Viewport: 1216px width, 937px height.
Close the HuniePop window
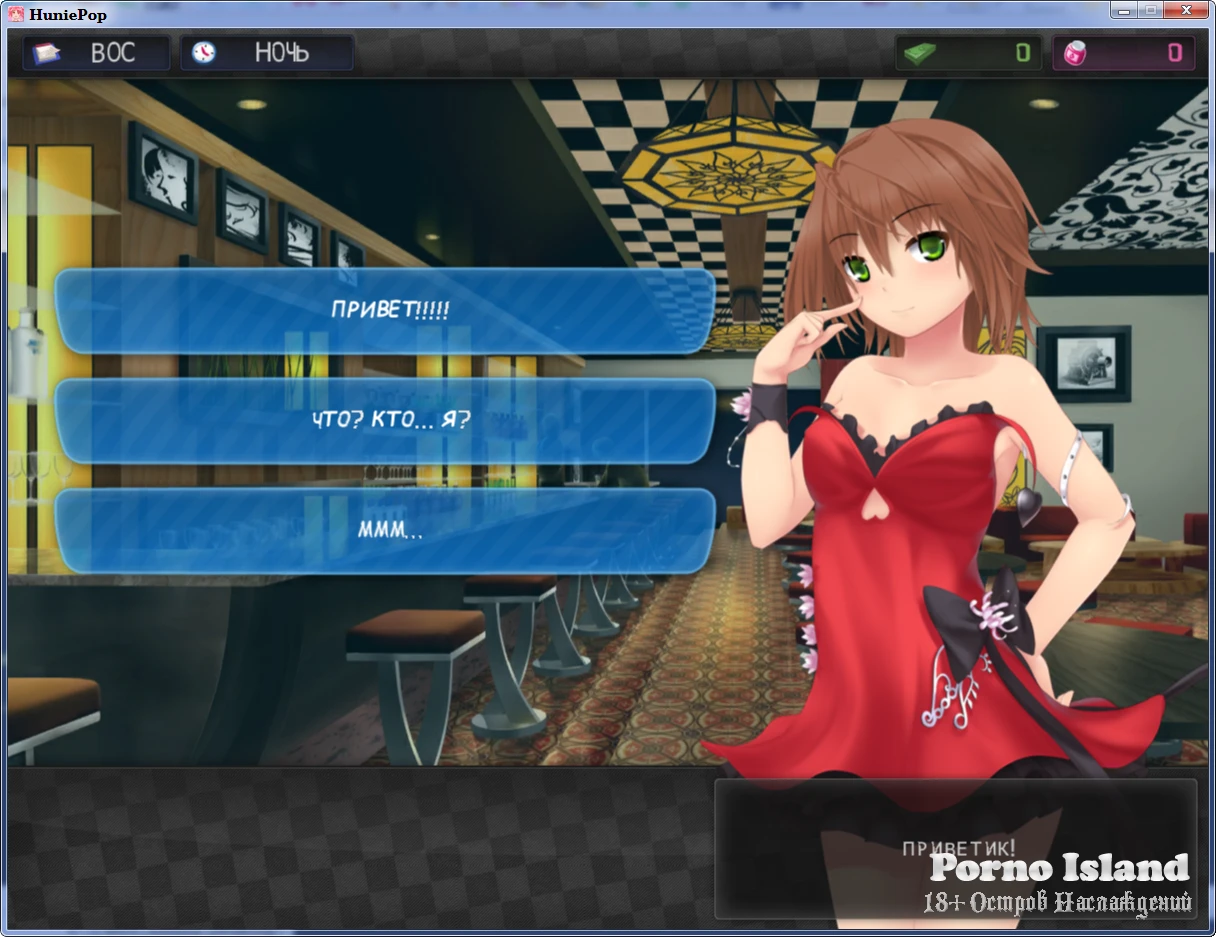pos(1185,11)
